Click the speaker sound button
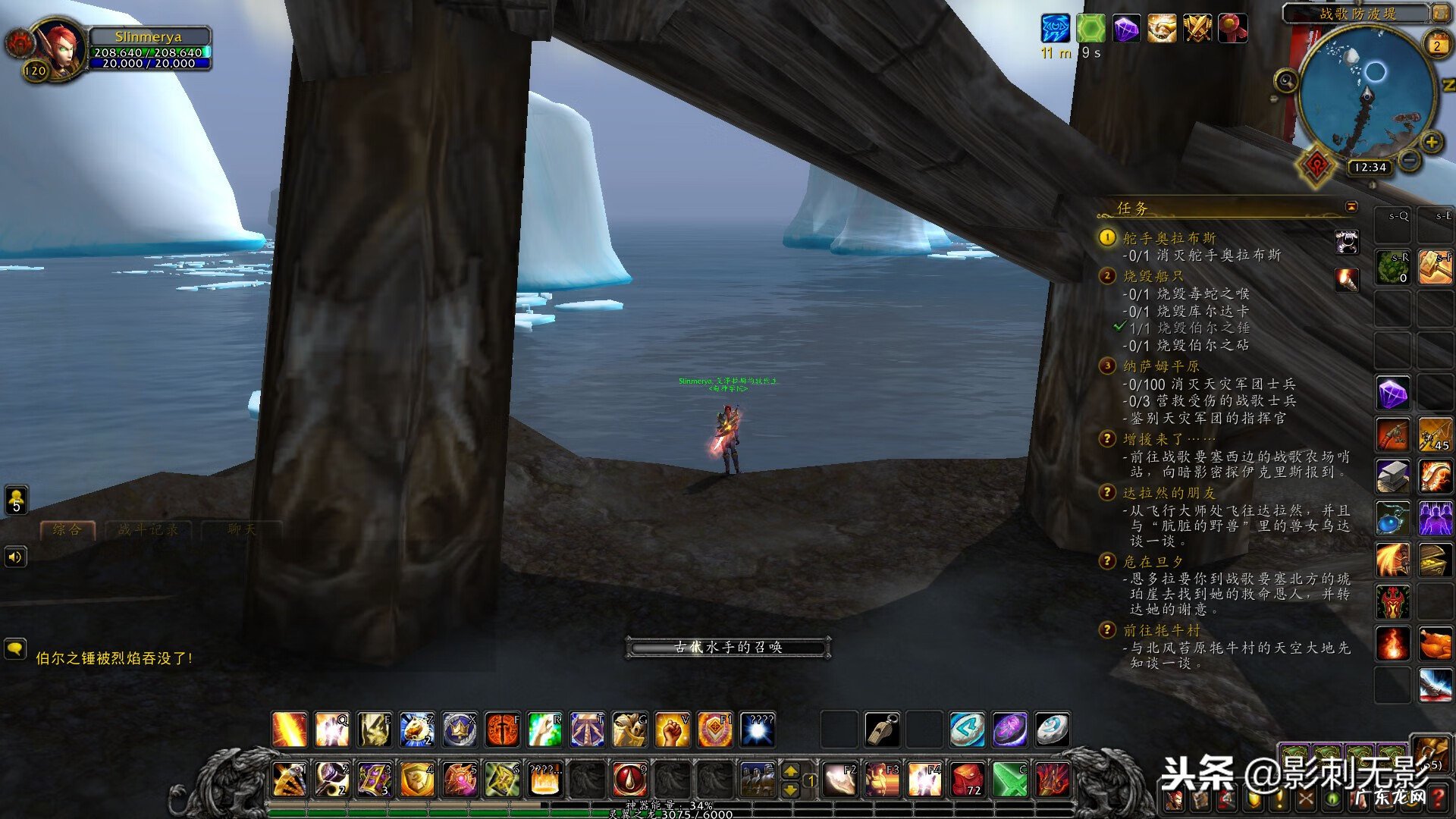The height and width of the screenshot is (819, 1456). point(15,557)
